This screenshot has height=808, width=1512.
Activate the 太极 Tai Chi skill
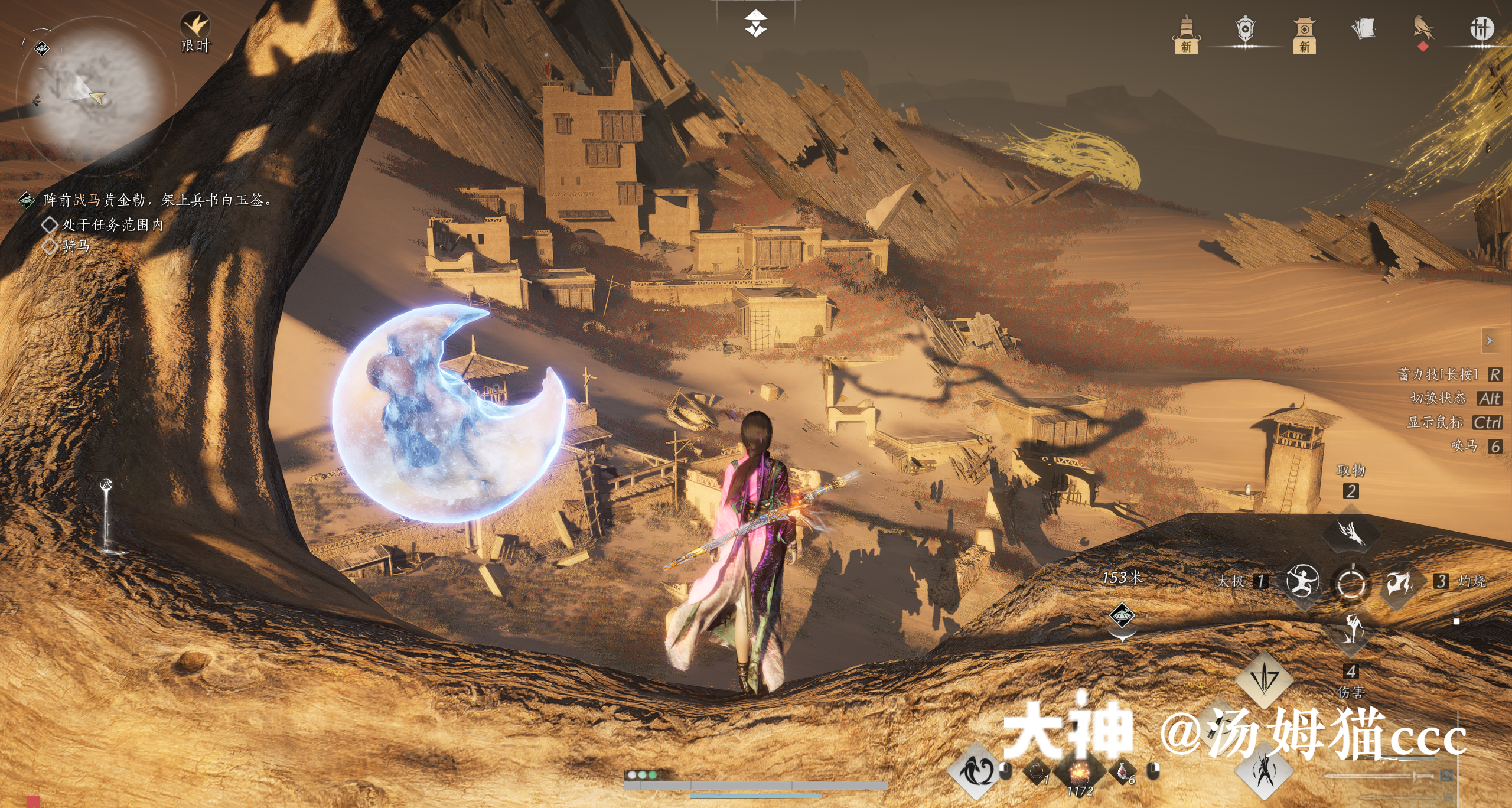tap(1302, 581)
